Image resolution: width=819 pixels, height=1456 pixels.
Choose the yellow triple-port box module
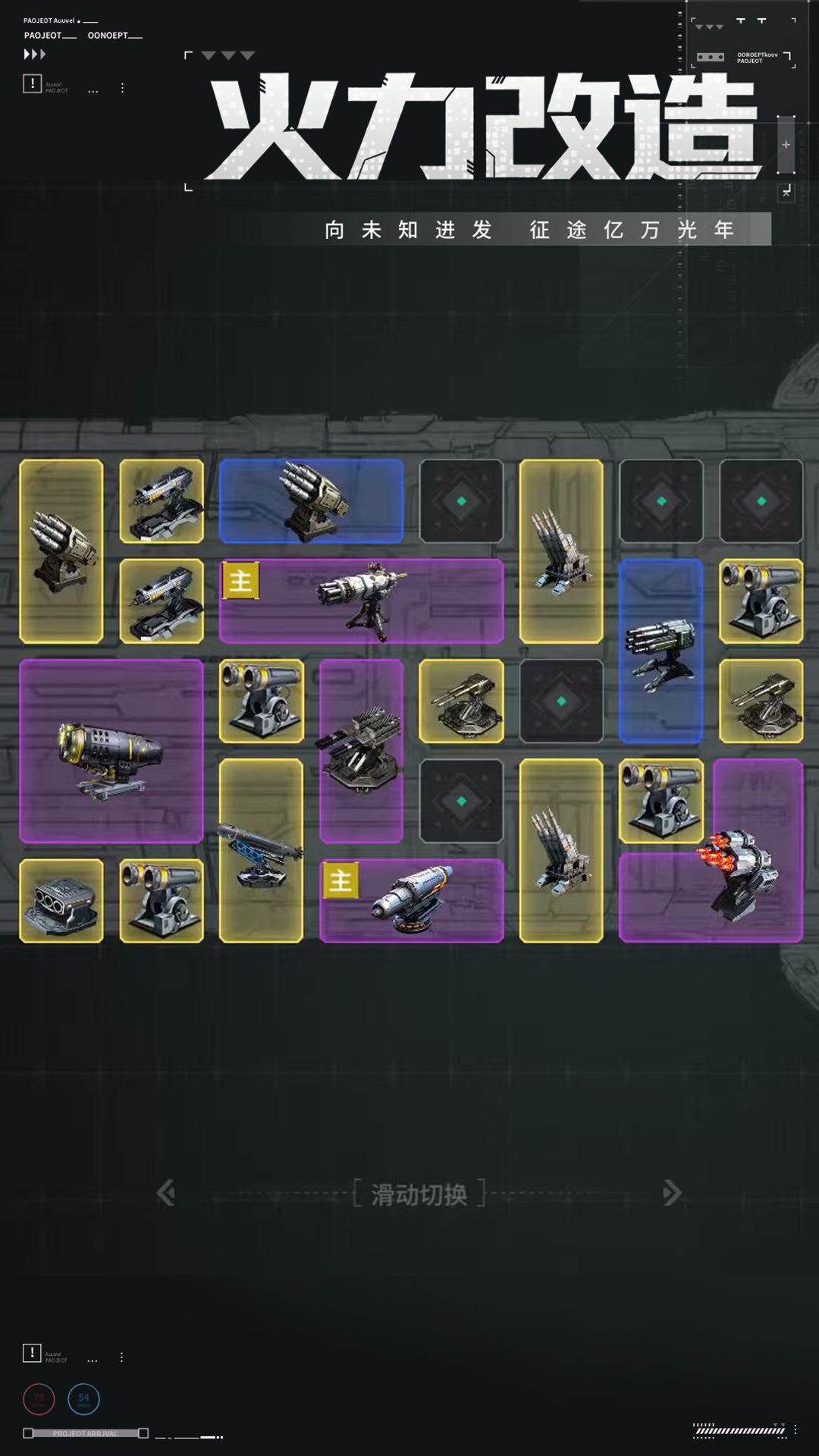61,900
